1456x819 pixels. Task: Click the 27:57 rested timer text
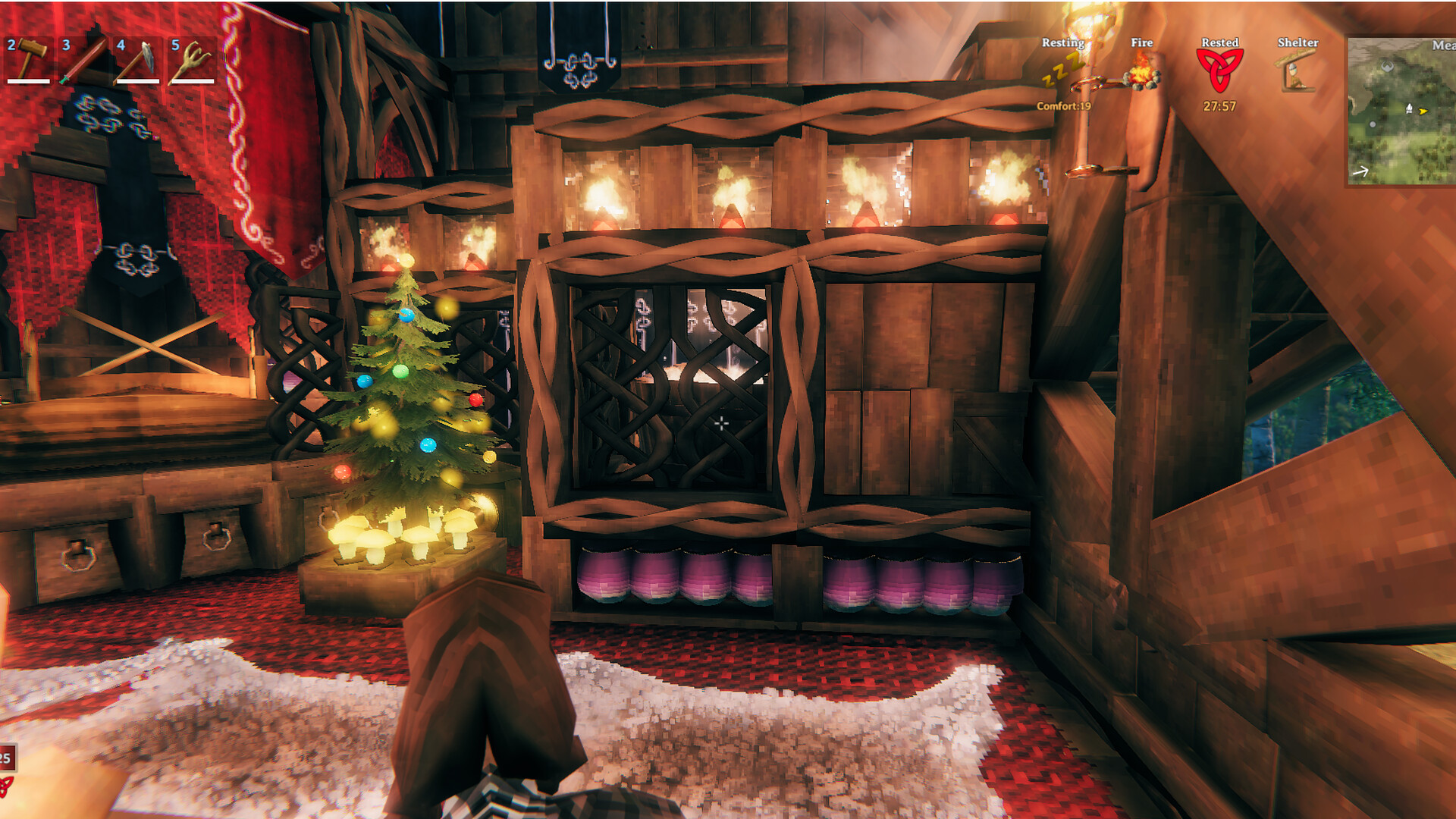click(x=1219, y=107)
